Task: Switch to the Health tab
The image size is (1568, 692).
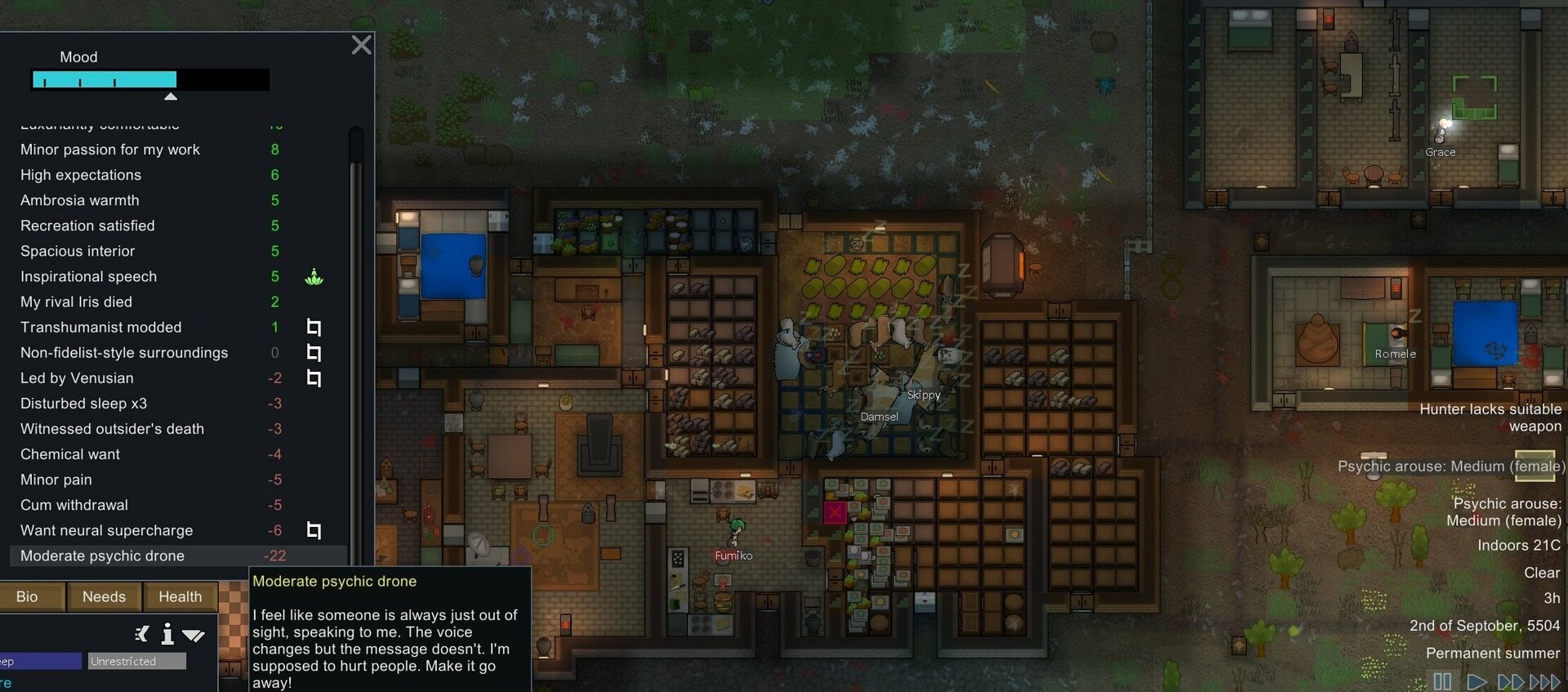Action: [x=180, y=596]
